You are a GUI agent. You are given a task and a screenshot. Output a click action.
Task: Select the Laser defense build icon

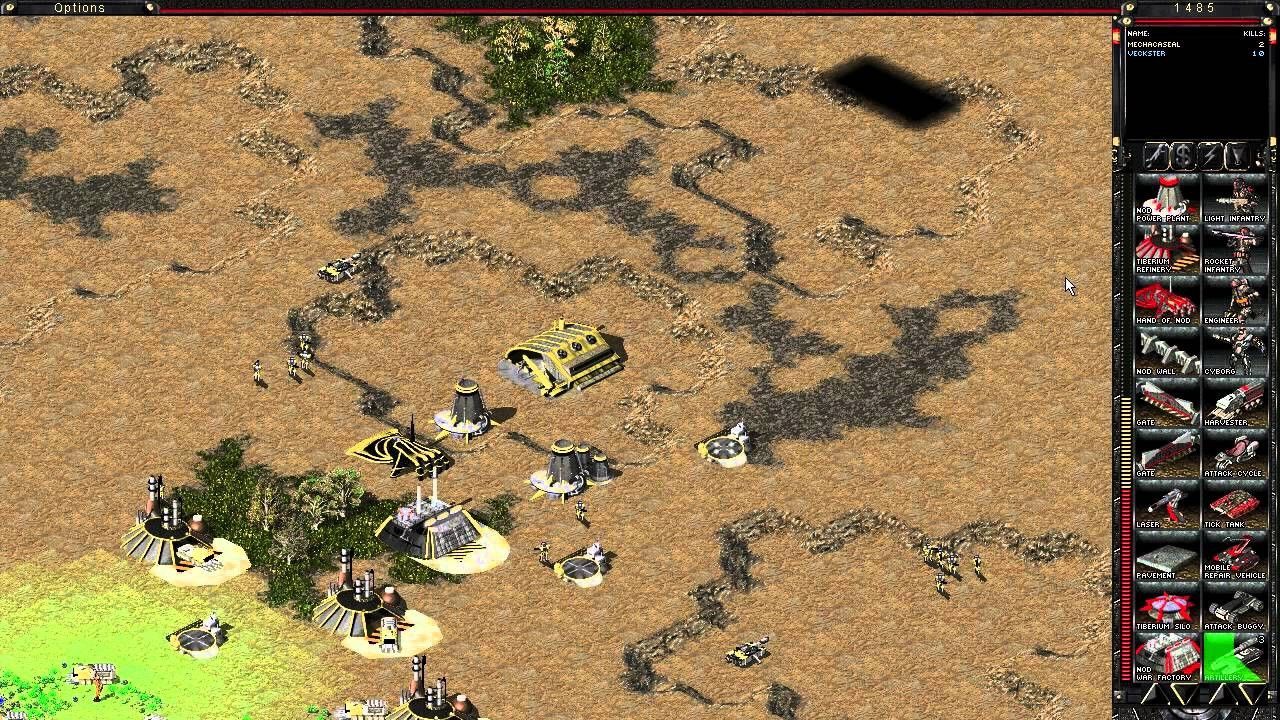(x=1164, y=502)
